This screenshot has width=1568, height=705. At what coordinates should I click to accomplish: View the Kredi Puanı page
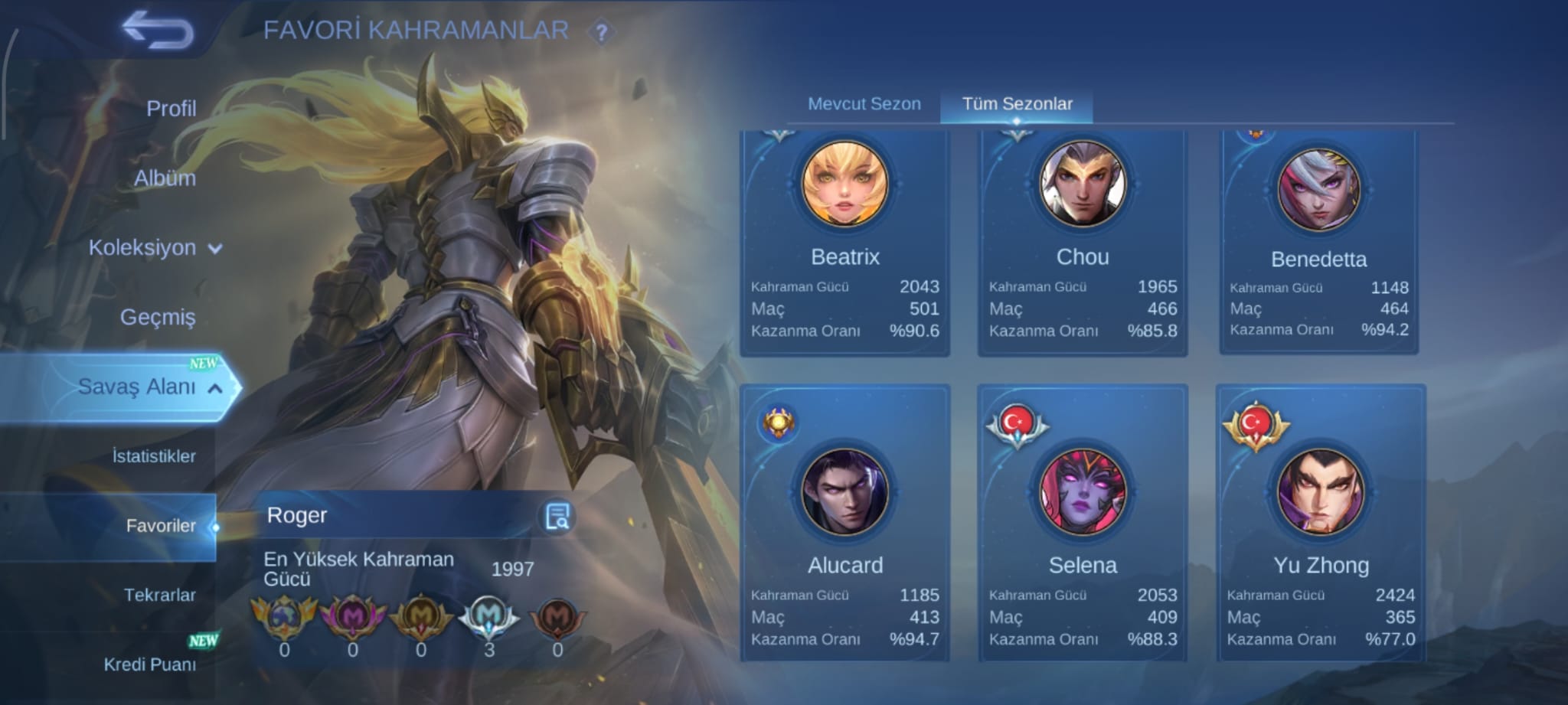click(x=150, y=664)
